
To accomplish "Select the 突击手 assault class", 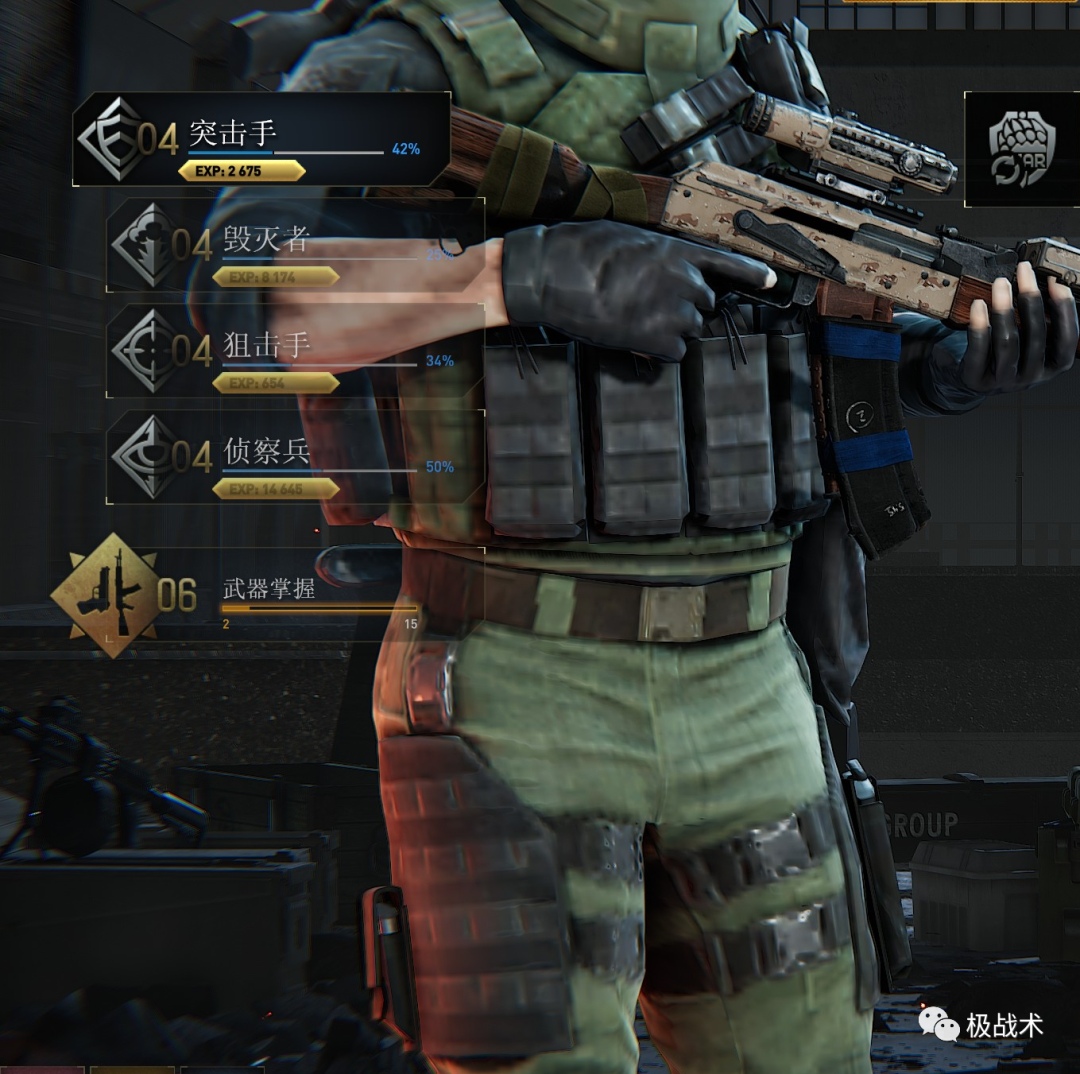I will point(262,140).
